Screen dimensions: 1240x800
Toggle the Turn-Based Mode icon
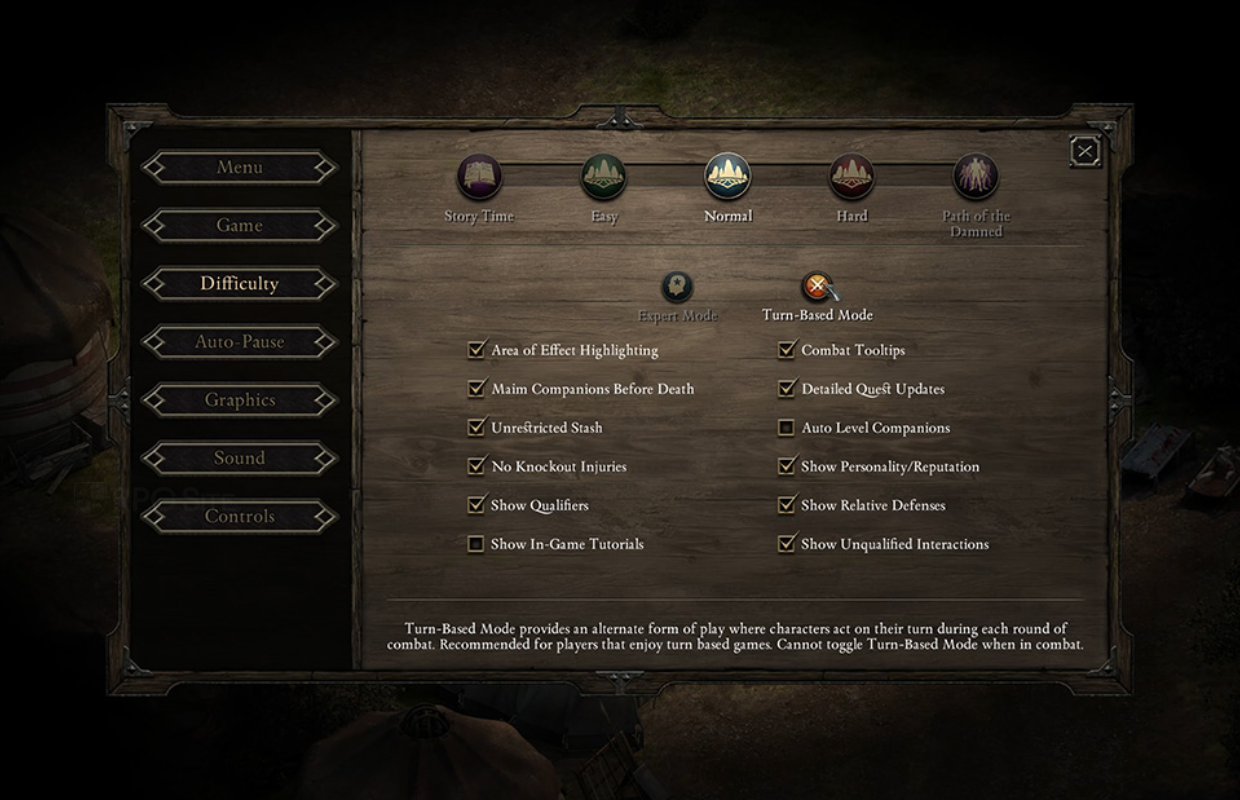coord(817,288)
